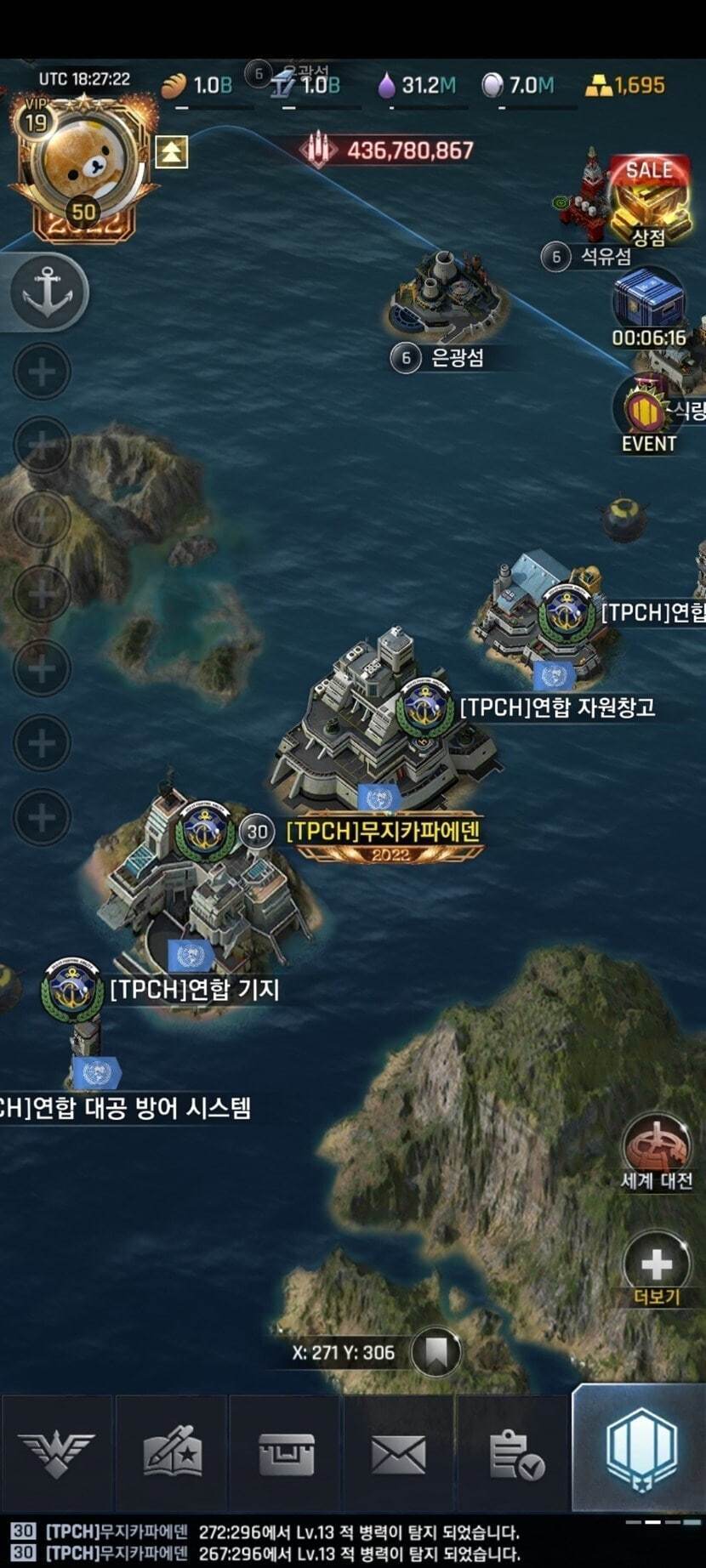Open the map-and-pen icon in the bottom bar
Image resolution: width=706 pixels, height=1568 pixels.
(x=172, y=1454)
